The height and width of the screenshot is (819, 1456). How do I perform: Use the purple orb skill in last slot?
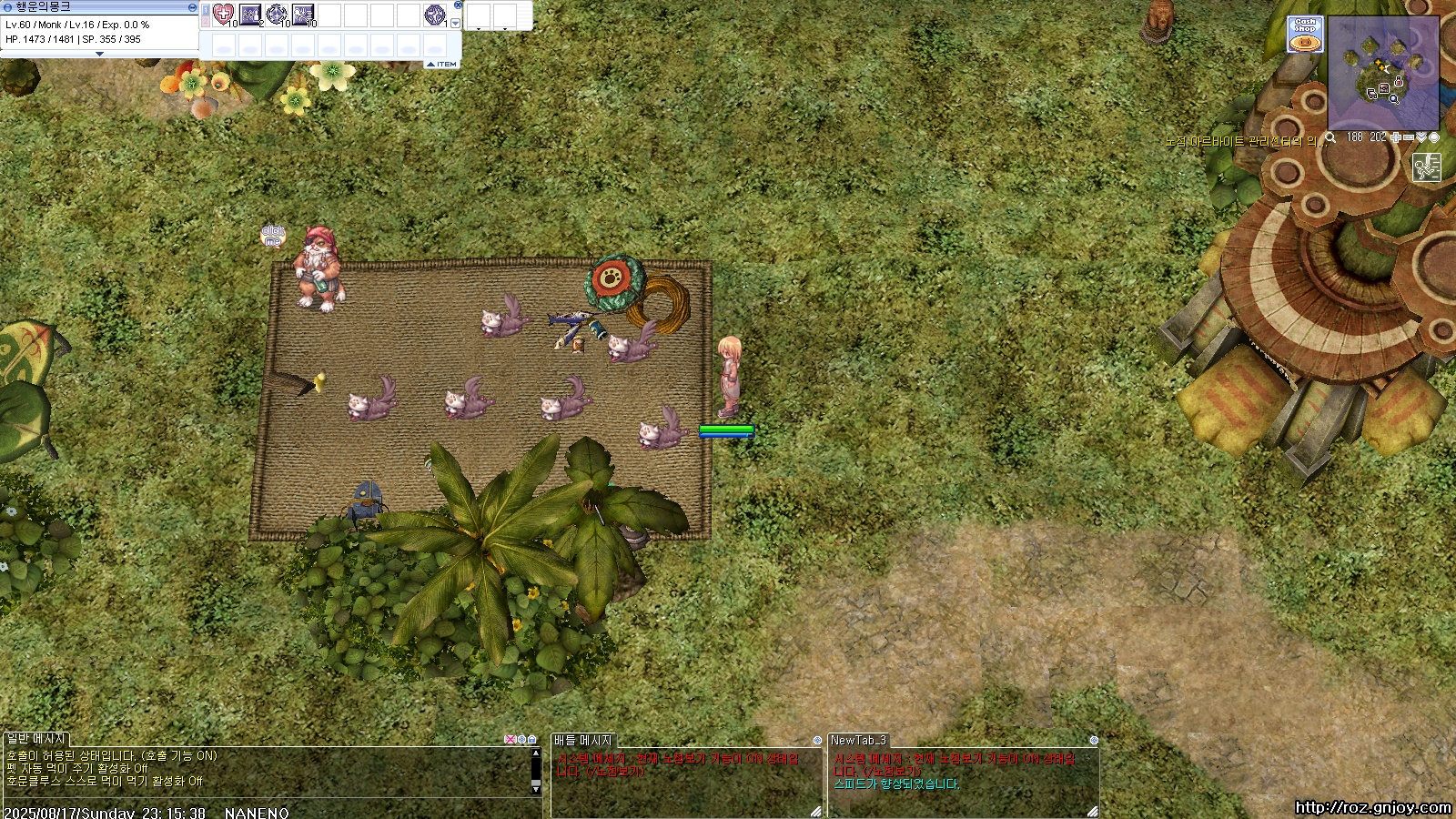pos(435,15)
